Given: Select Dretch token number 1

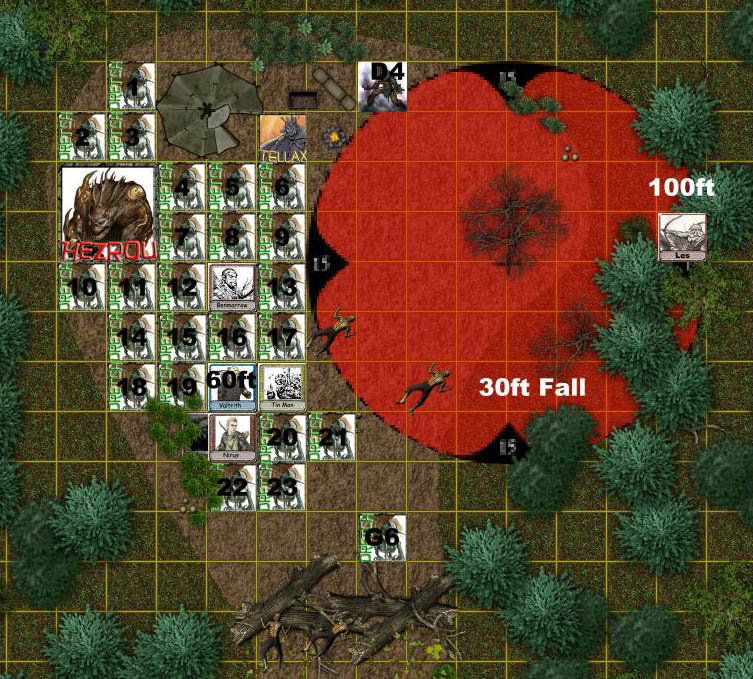Looking at the screenshot, I should 133,87.
